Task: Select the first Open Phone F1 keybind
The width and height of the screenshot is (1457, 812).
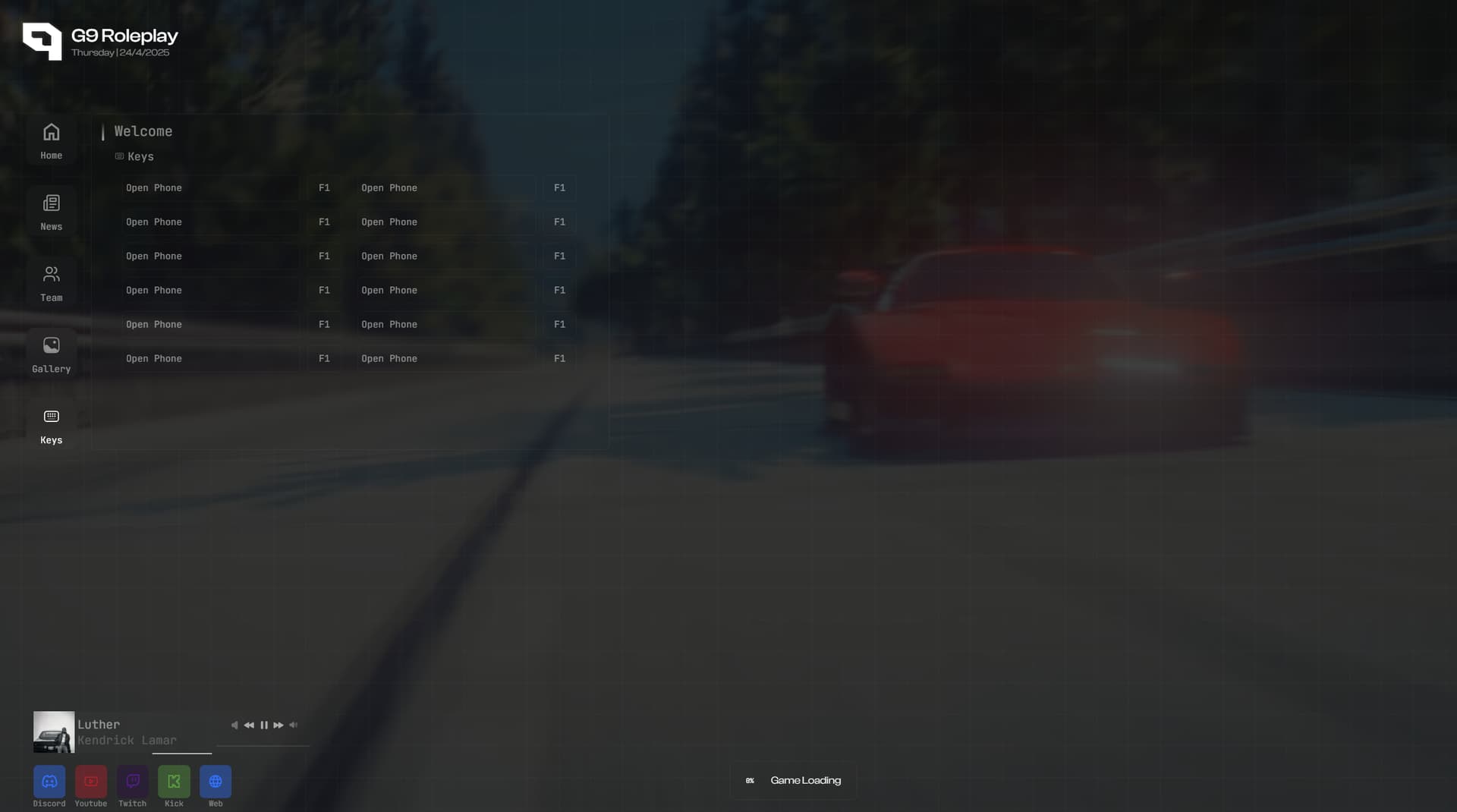Action: 228,187
